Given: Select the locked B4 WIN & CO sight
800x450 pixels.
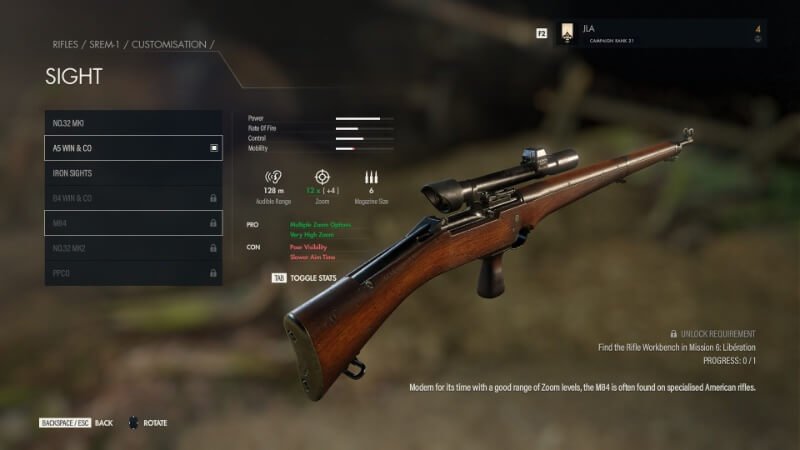Looking at the screenshot, I should [x=133, y=198].
